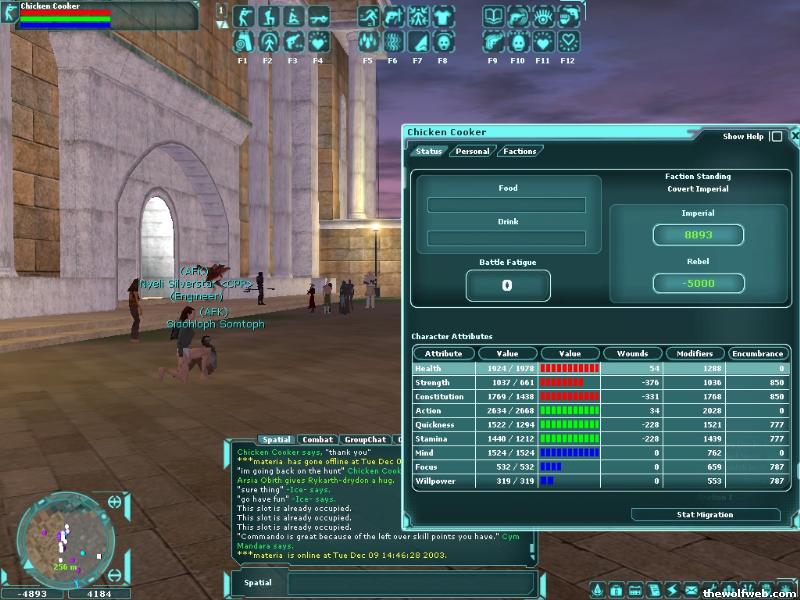Image resolution: width=800 pixels, height=600 pixels.
Task: Activate the kneeling posture icon above F2
Action: coord(268,17)
